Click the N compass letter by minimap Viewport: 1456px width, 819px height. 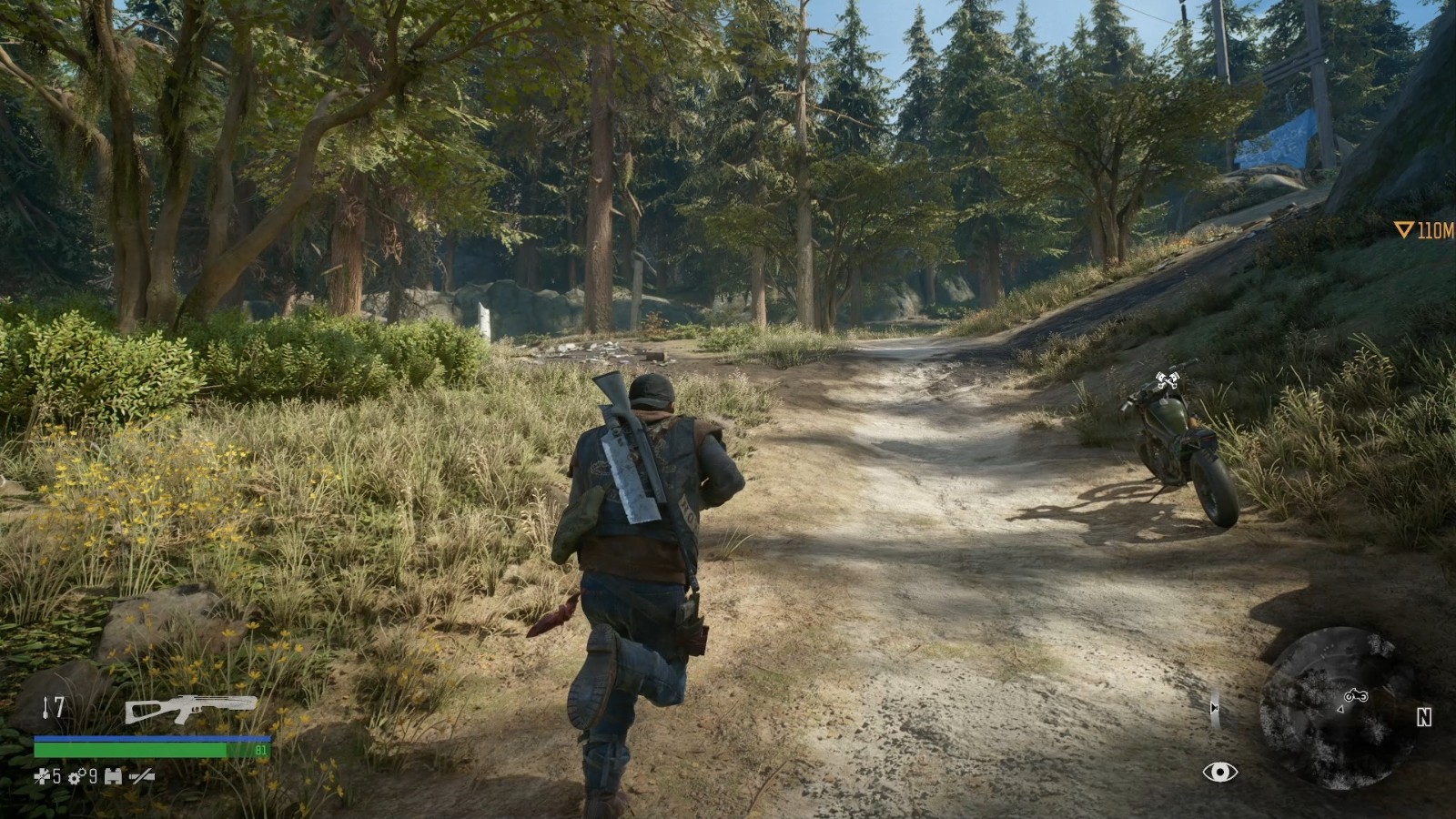(x=1424, y=717)
